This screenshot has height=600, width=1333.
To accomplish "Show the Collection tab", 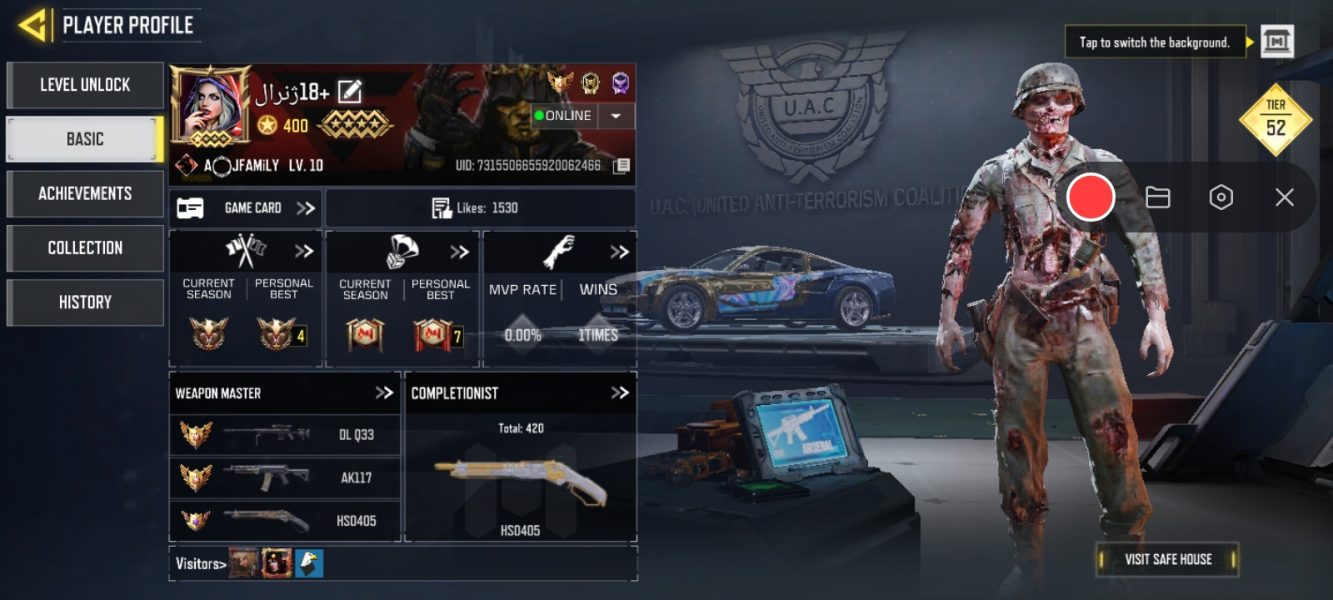I will click(85, 247).
